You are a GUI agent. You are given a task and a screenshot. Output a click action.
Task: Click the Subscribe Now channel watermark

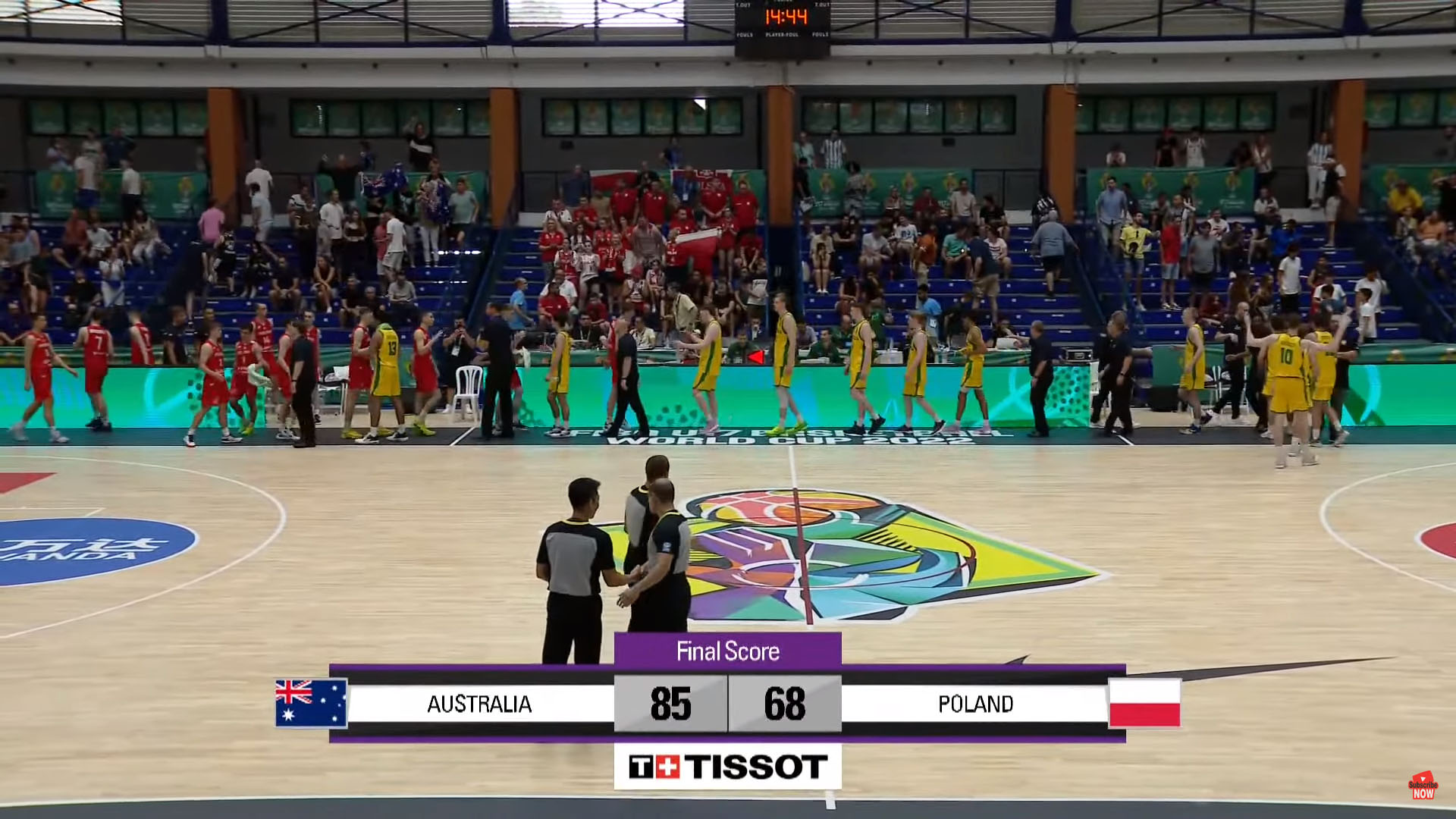1423,786
